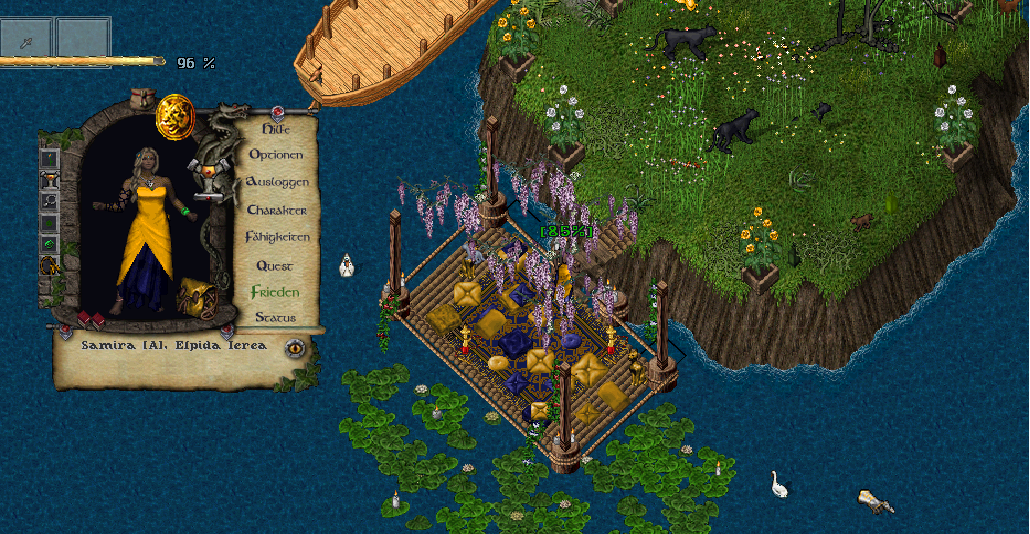Image resolution: width=1030 pixels, height=534 pixels.
Task: Open the red spellbooks on the paperdoll
Action: 91,320
